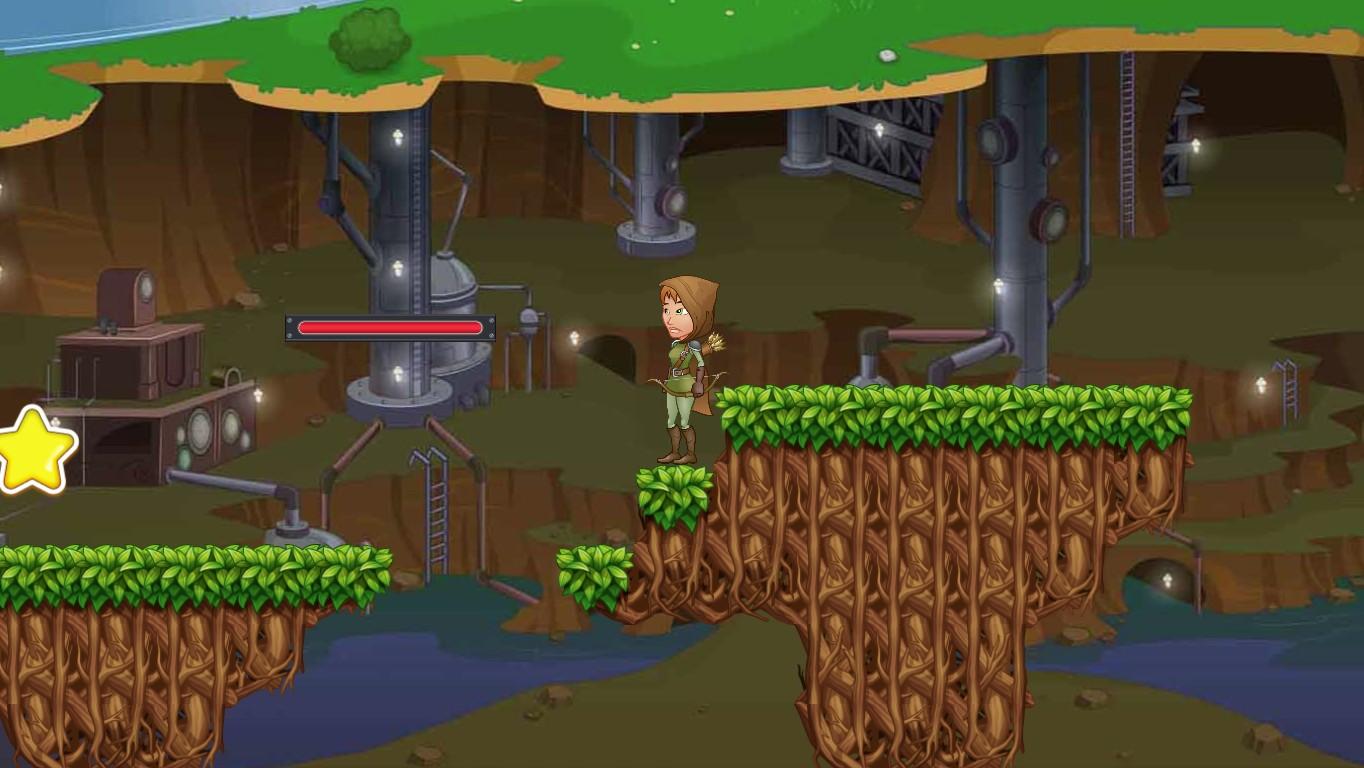Collect the yellow star on the left
The width and height of the screenshot is (1364, 768).
click(33, 450)
